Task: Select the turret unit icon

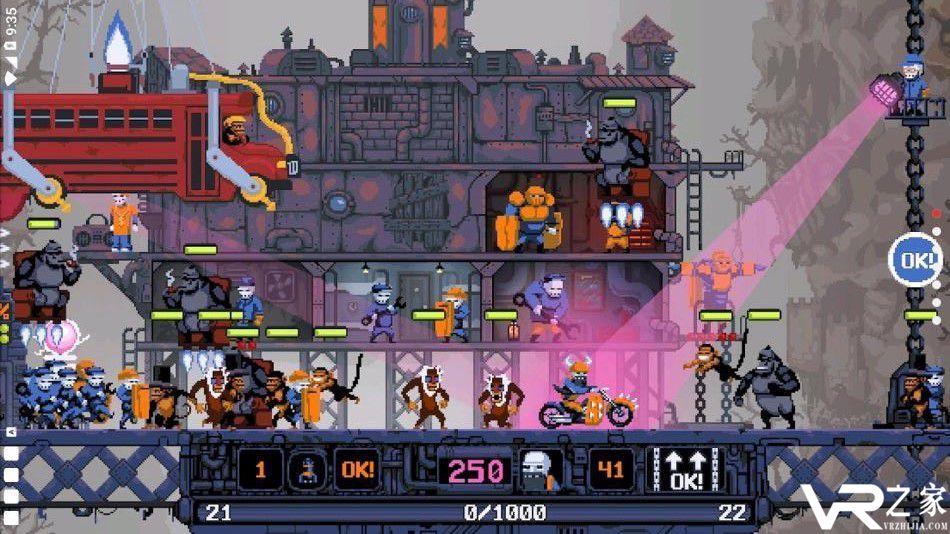Action: [306, 469]
